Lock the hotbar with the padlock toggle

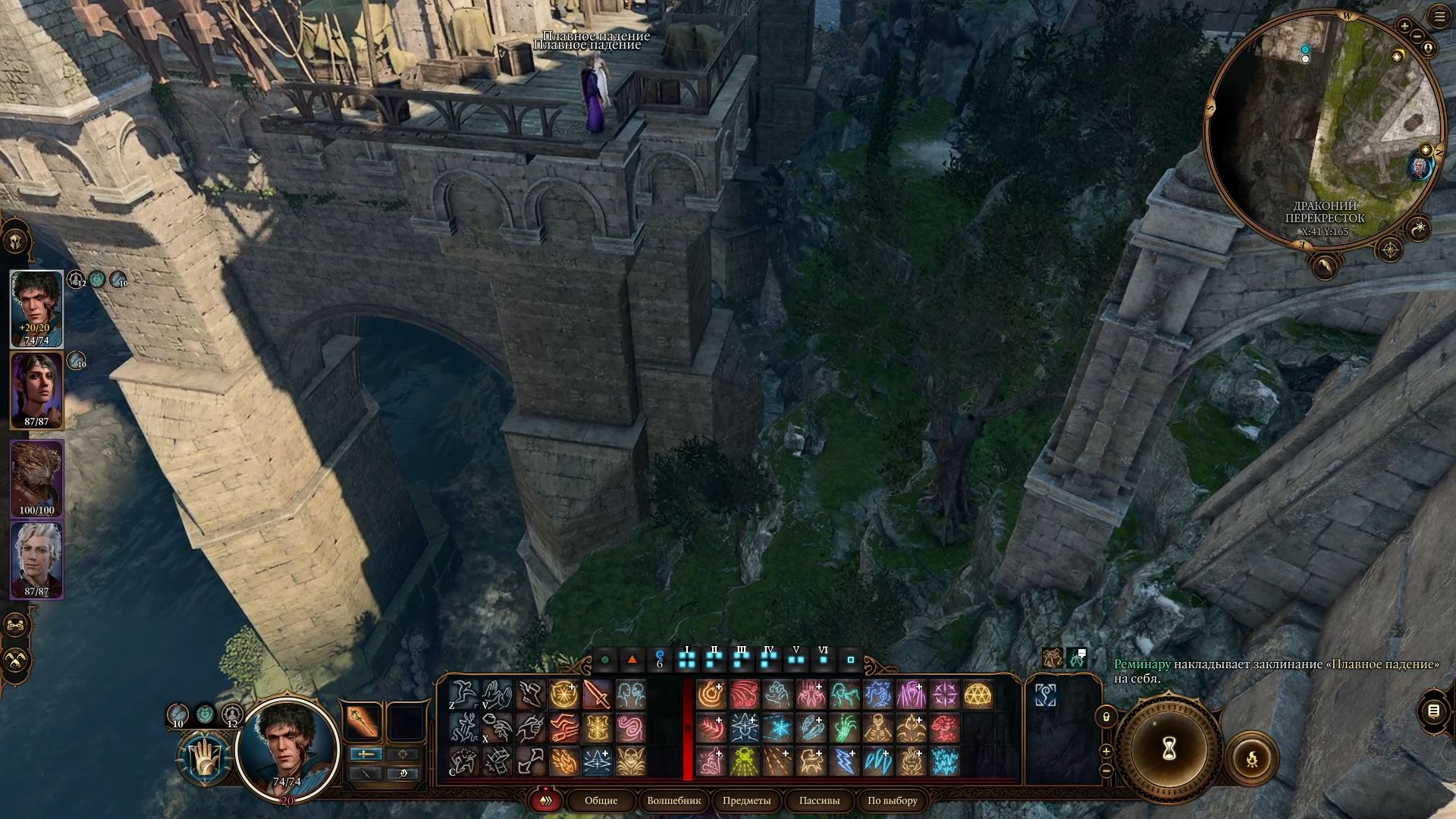point(1106,717)
